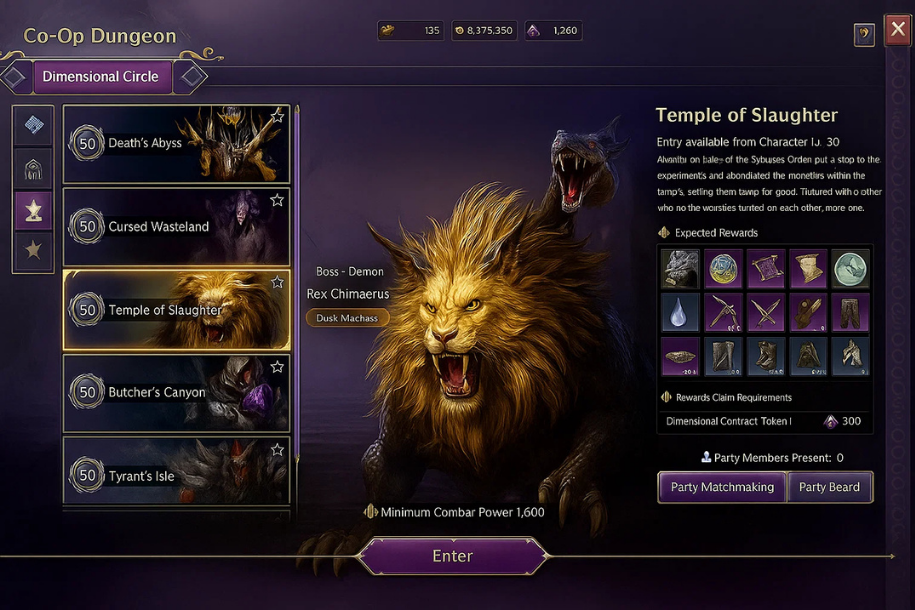Choose the Cursed Wasteland dungeon
915x610 pixels.
(x=176, y=227)
